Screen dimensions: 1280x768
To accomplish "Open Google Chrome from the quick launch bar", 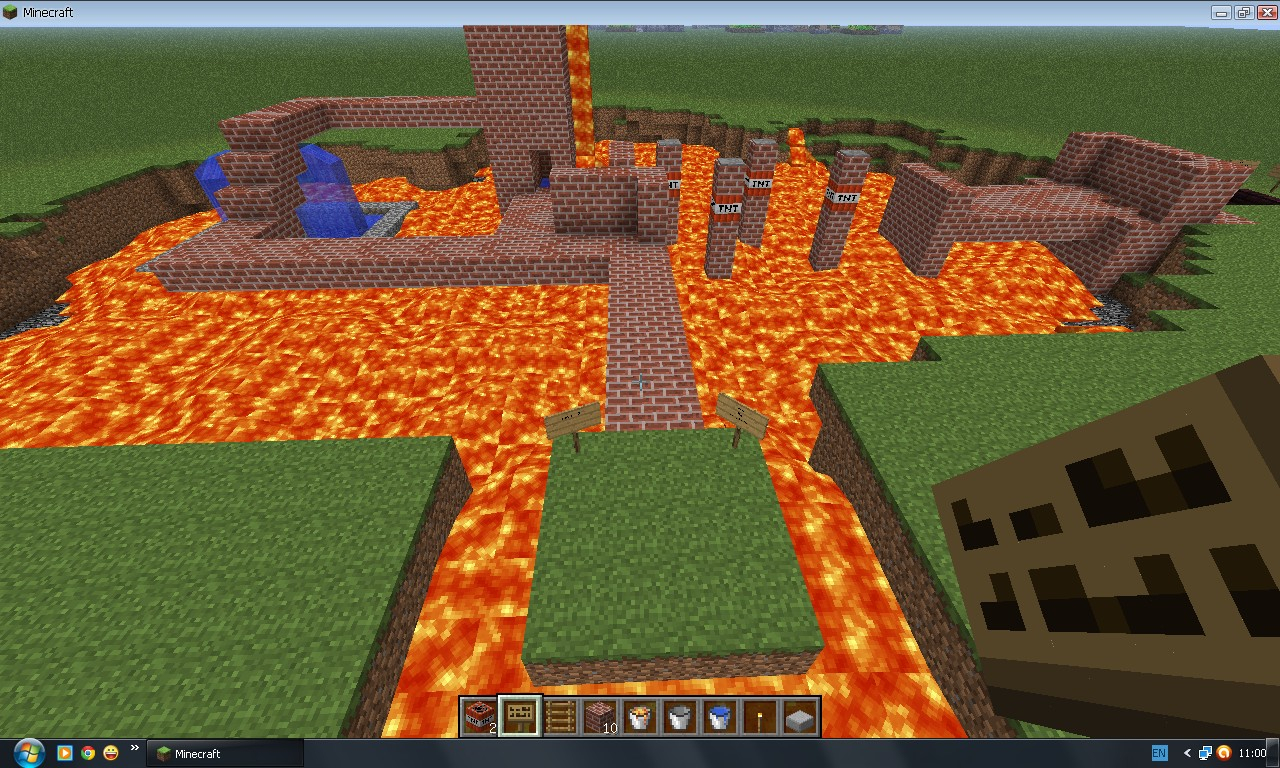I will pyautogui.click(x=88, y=753).
